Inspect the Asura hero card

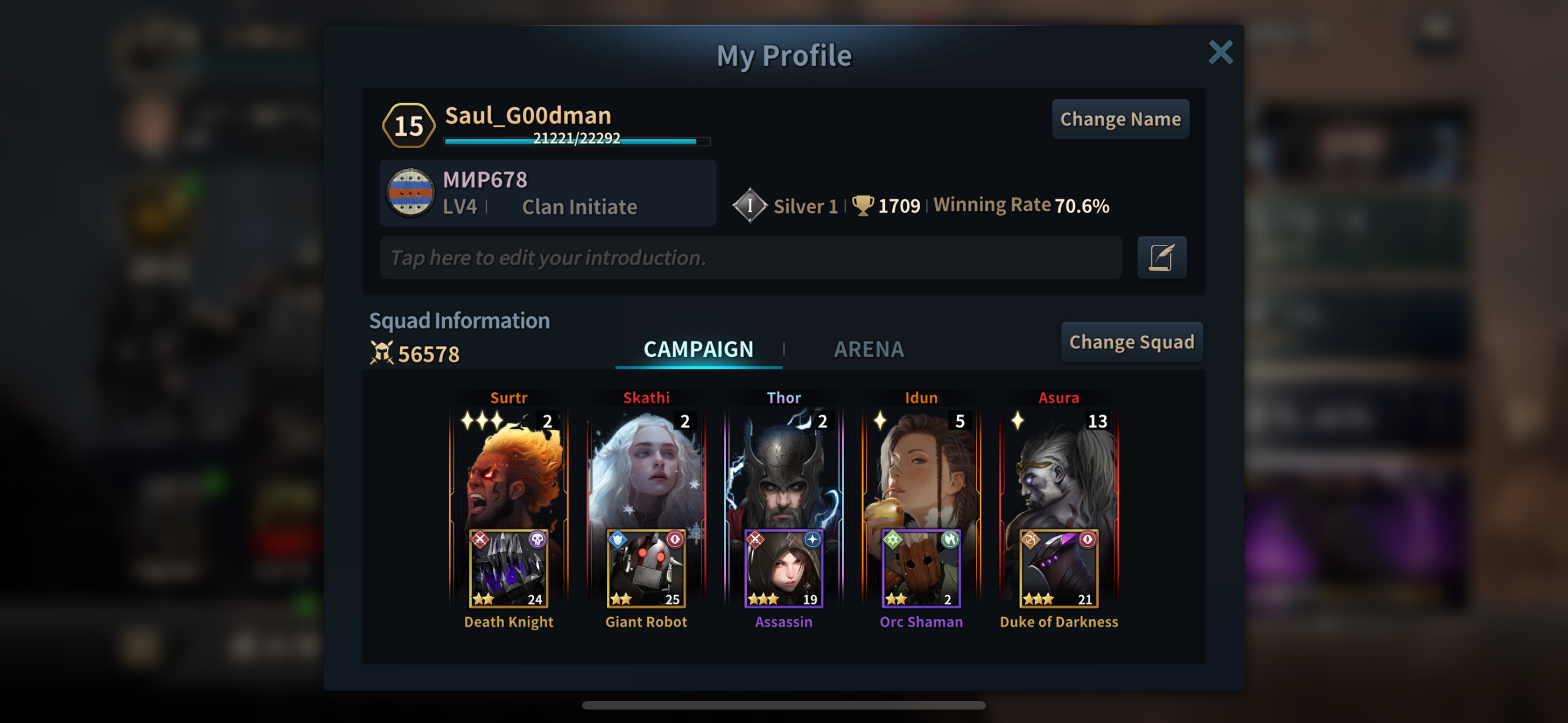point(1059,469)
